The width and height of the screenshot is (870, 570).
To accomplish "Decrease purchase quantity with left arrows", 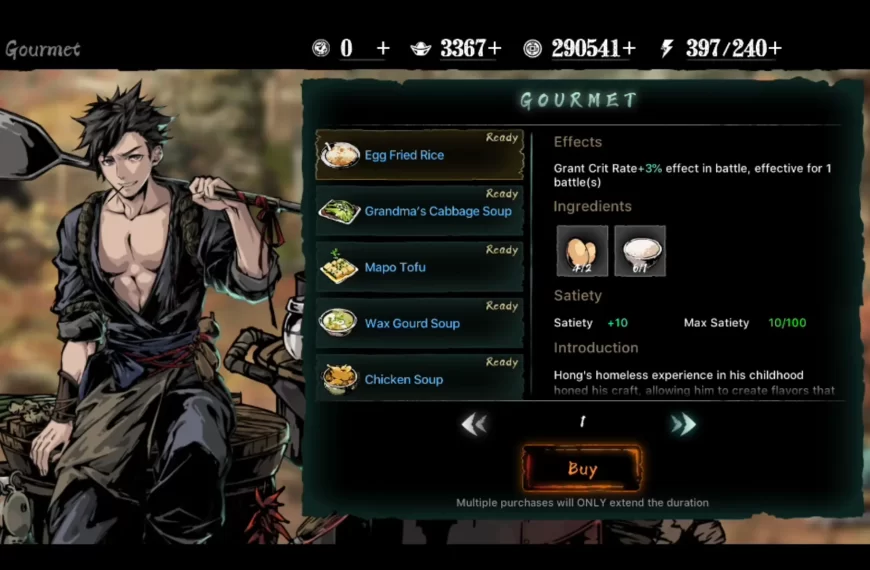I will click(474, 424).
